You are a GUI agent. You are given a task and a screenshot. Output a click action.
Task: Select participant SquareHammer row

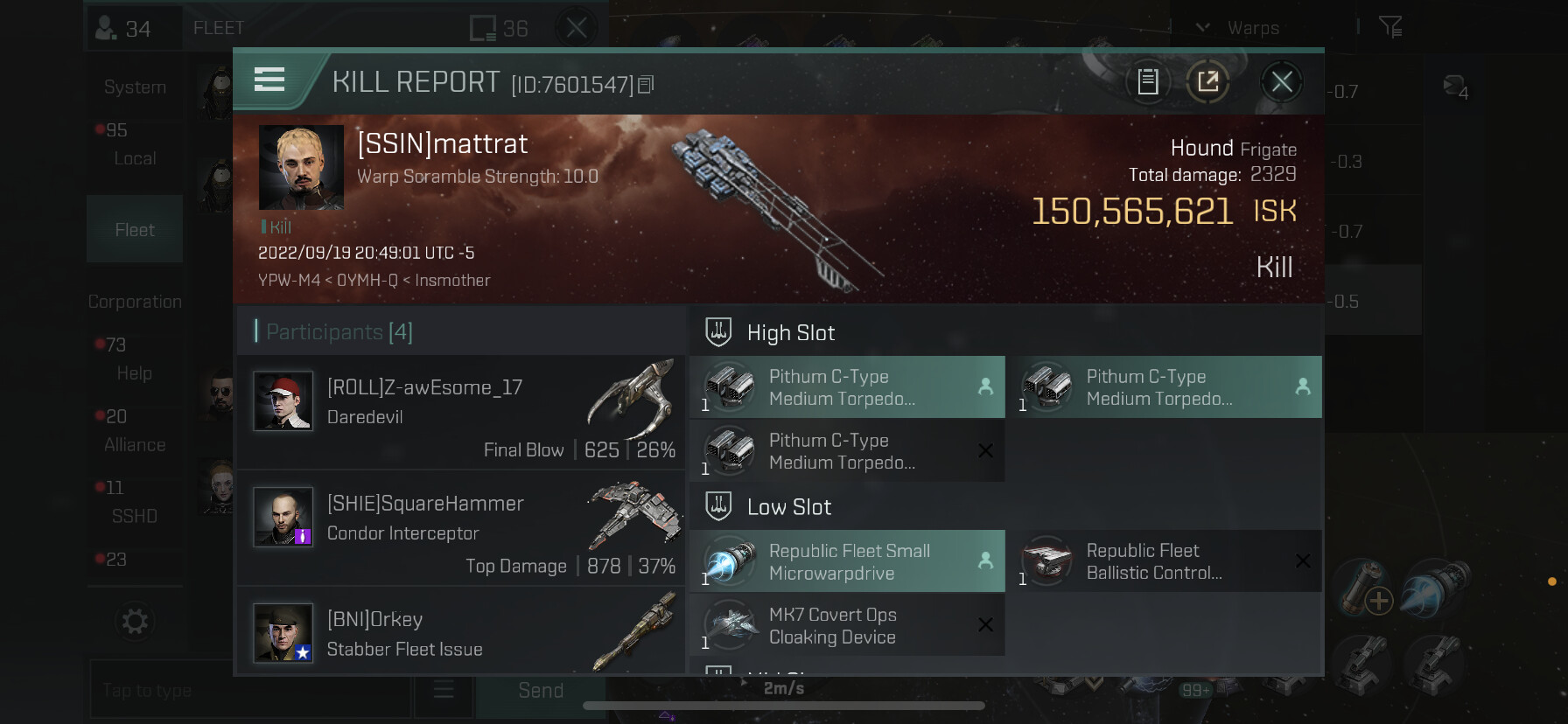pyautogui.click(x=461, y=527)
